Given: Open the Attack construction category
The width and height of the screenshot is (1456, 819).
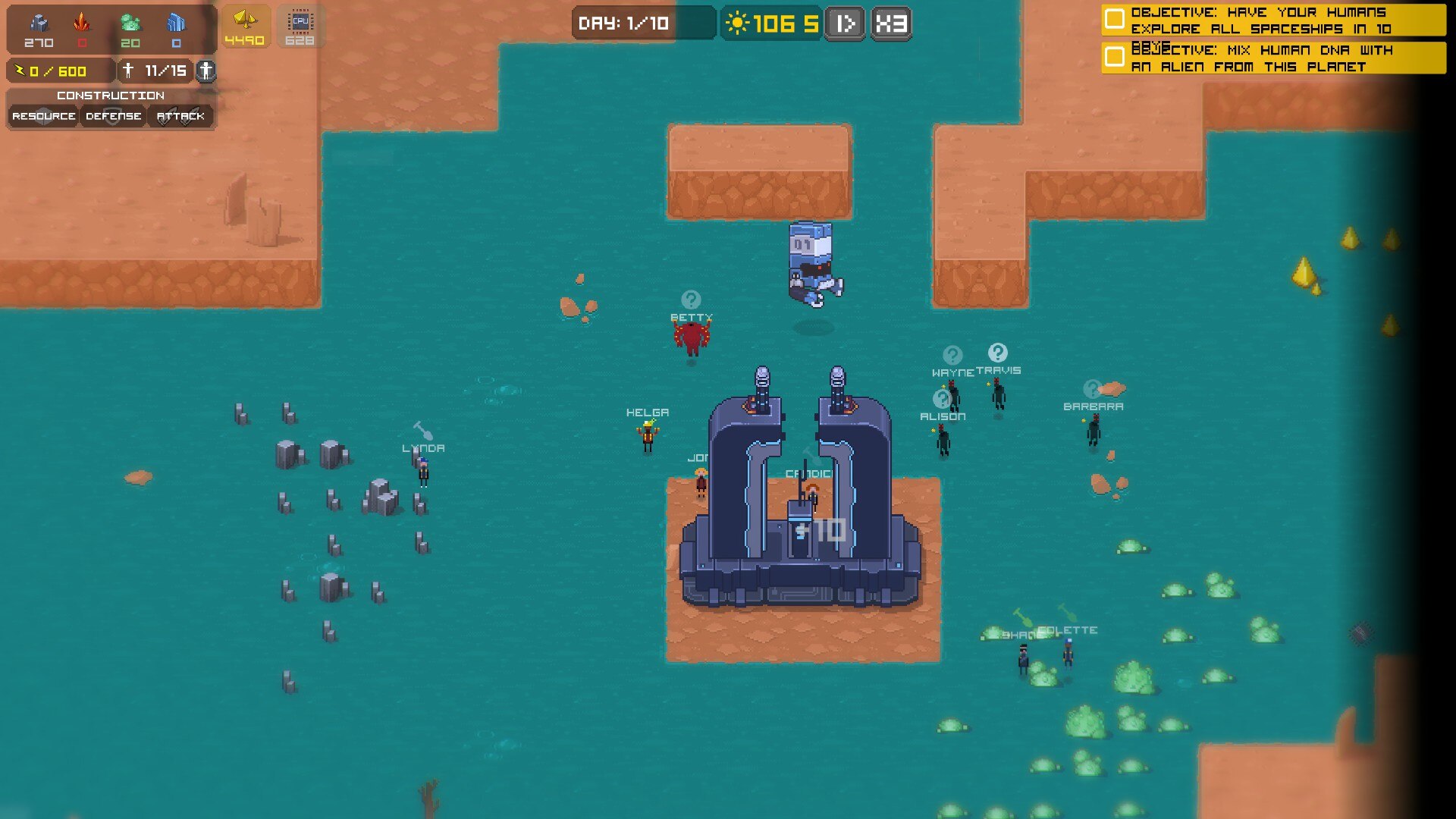Looking at the screenshot, I should tap(180, 116).
